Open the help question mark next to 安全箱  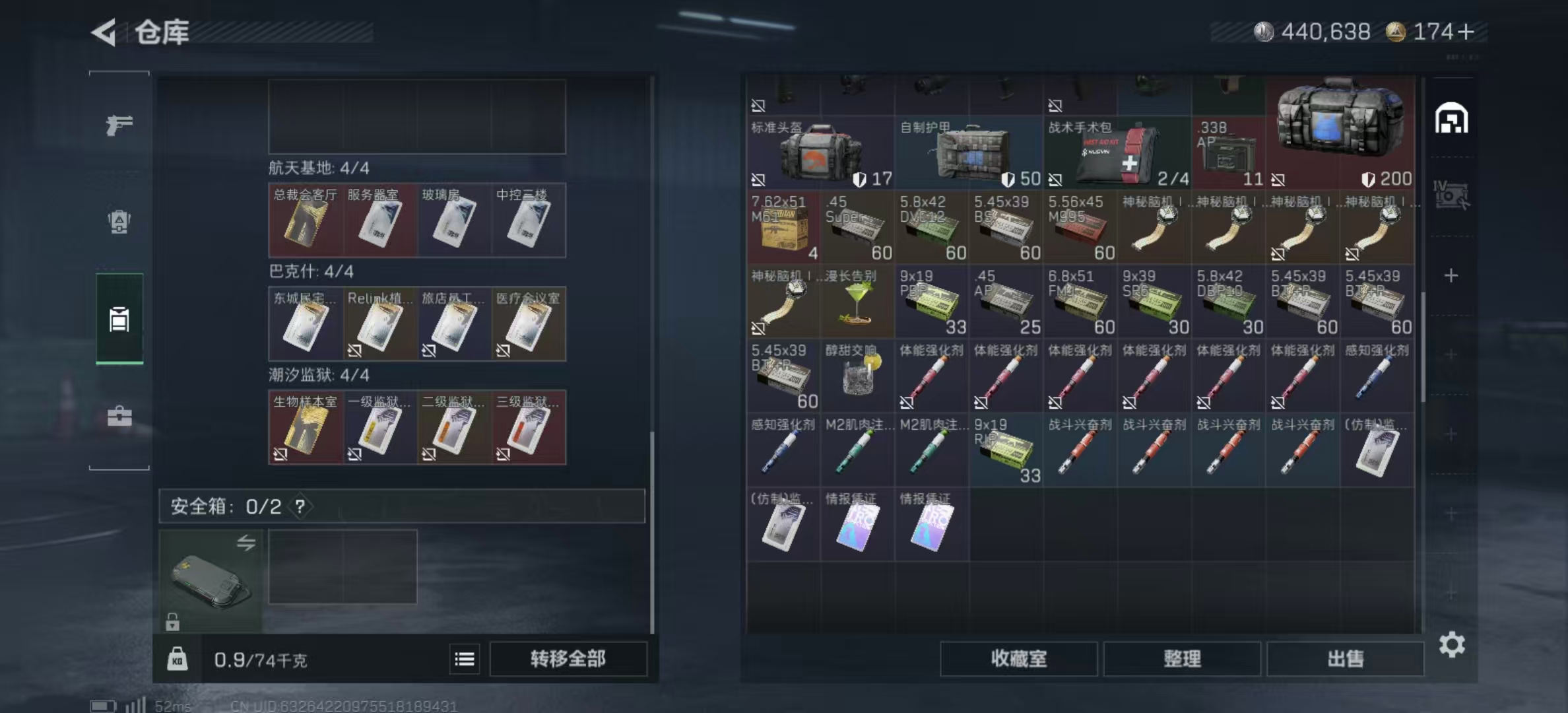tap(300, 507)
